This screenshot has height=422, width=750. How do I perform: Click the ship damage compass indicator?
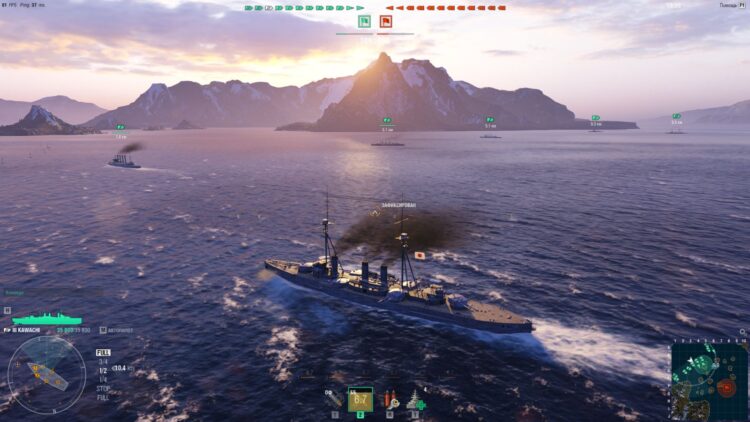(47, 374)
